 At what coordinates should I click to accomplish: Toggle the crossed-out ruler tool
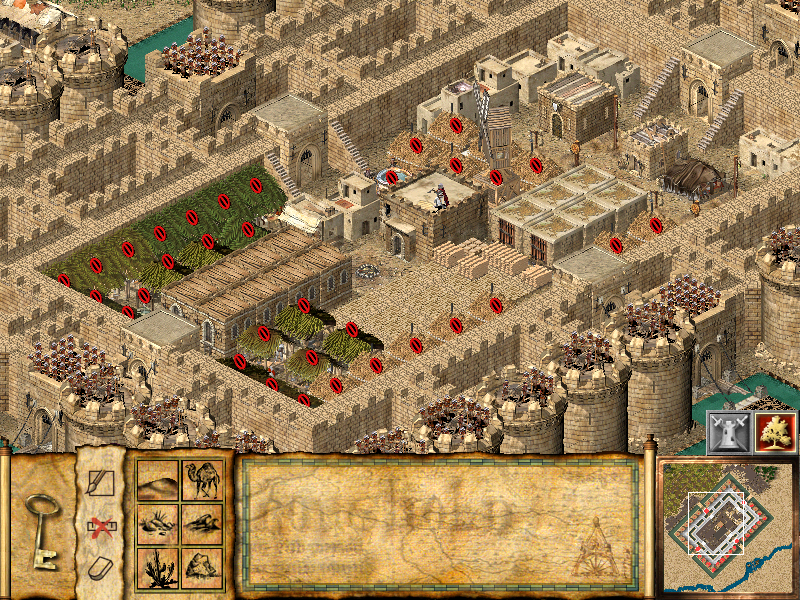pyautogui.click(x=101, y=527)
